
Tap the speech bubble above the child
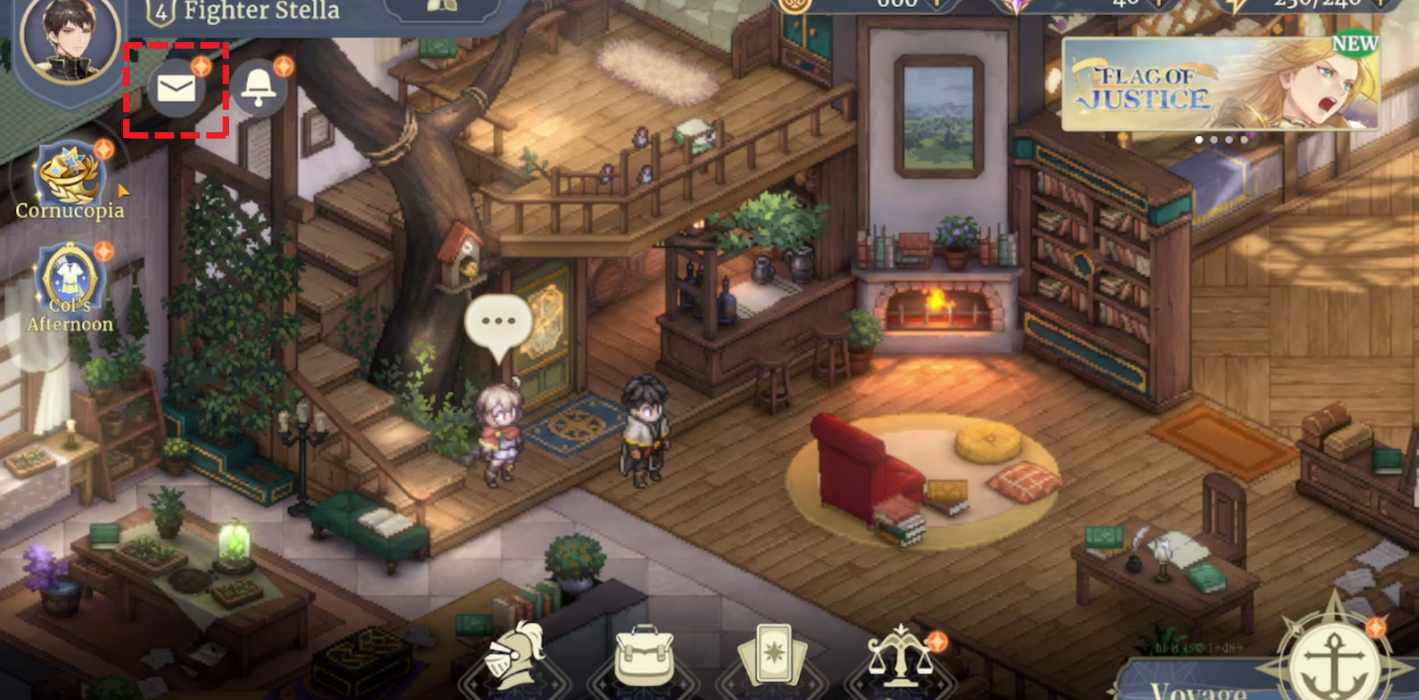point(498,324)
